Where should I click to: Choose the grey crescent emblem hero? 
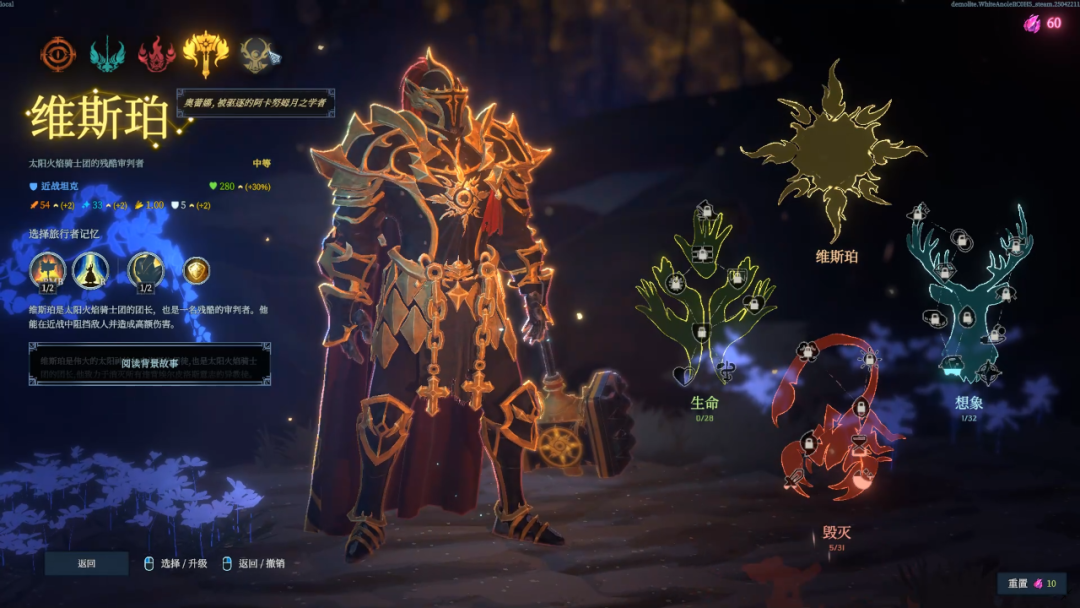256,53
